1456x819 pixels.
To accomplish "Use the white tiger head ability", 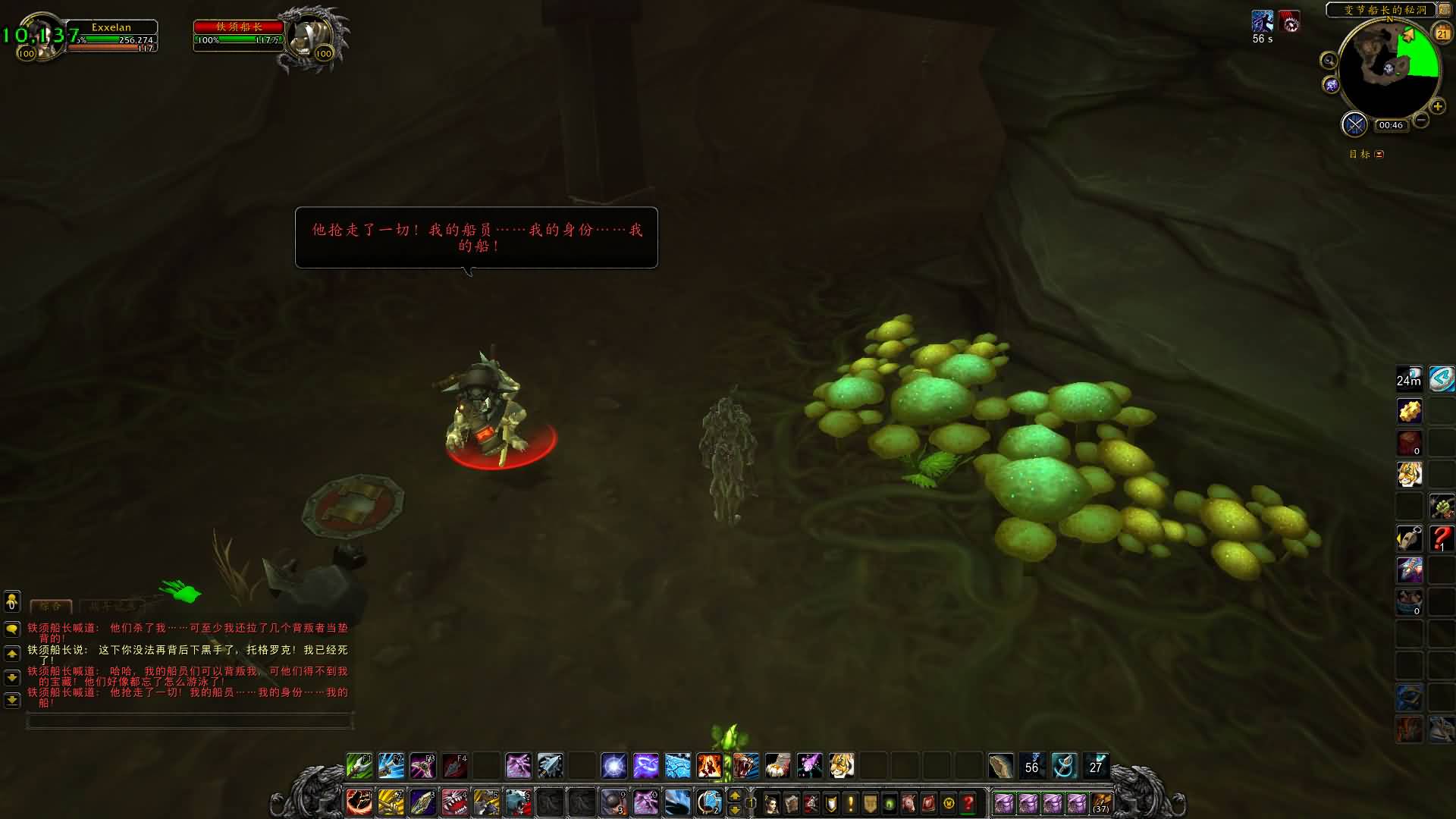I will [x=841, y=766].
